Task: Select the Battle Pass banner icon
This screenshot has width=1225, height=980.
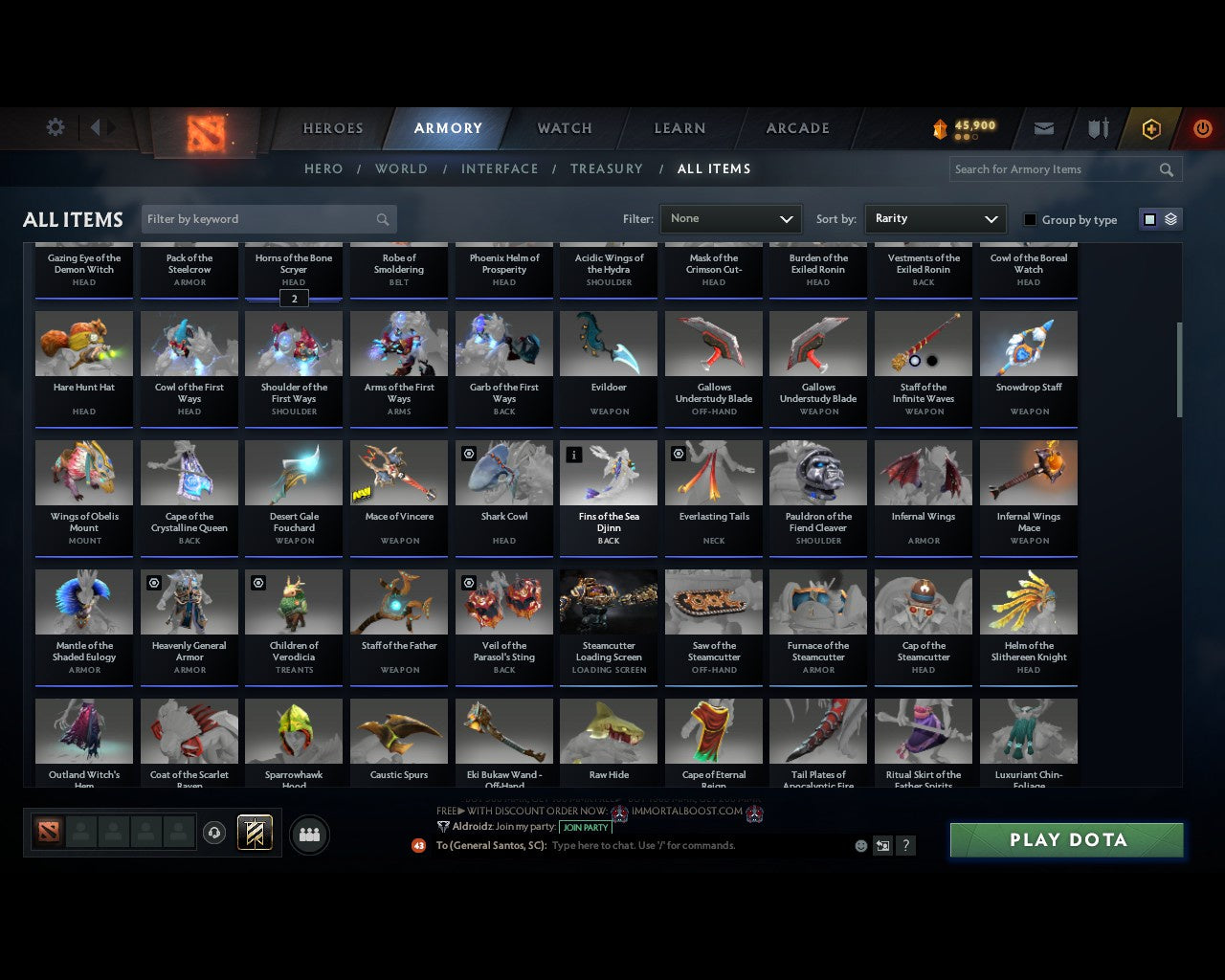Action: tap(256, 833)
